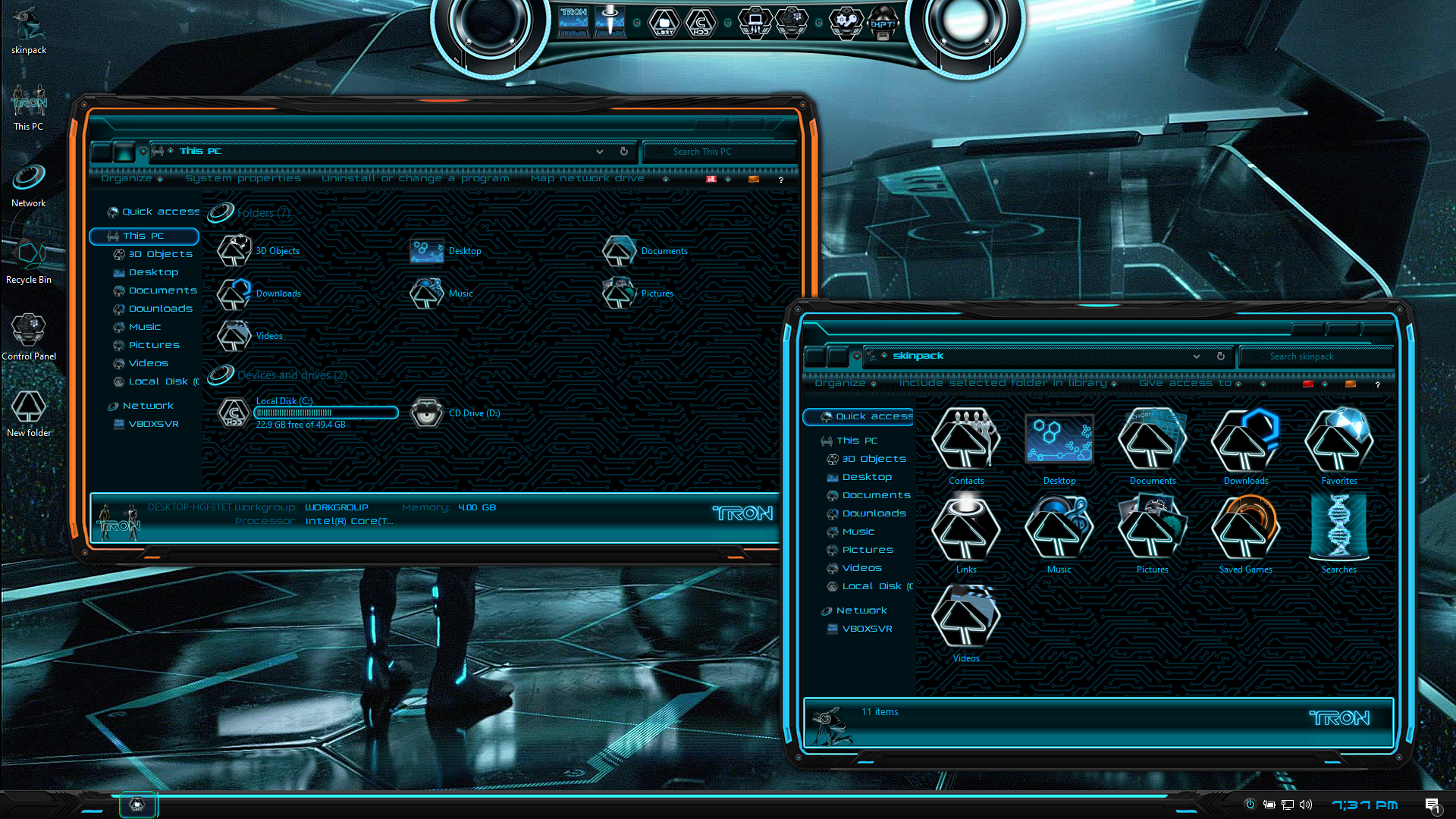Open the Recycle Bin desktop icon
Viewport: 1456px width, 819px height.
tap(29, 258)
